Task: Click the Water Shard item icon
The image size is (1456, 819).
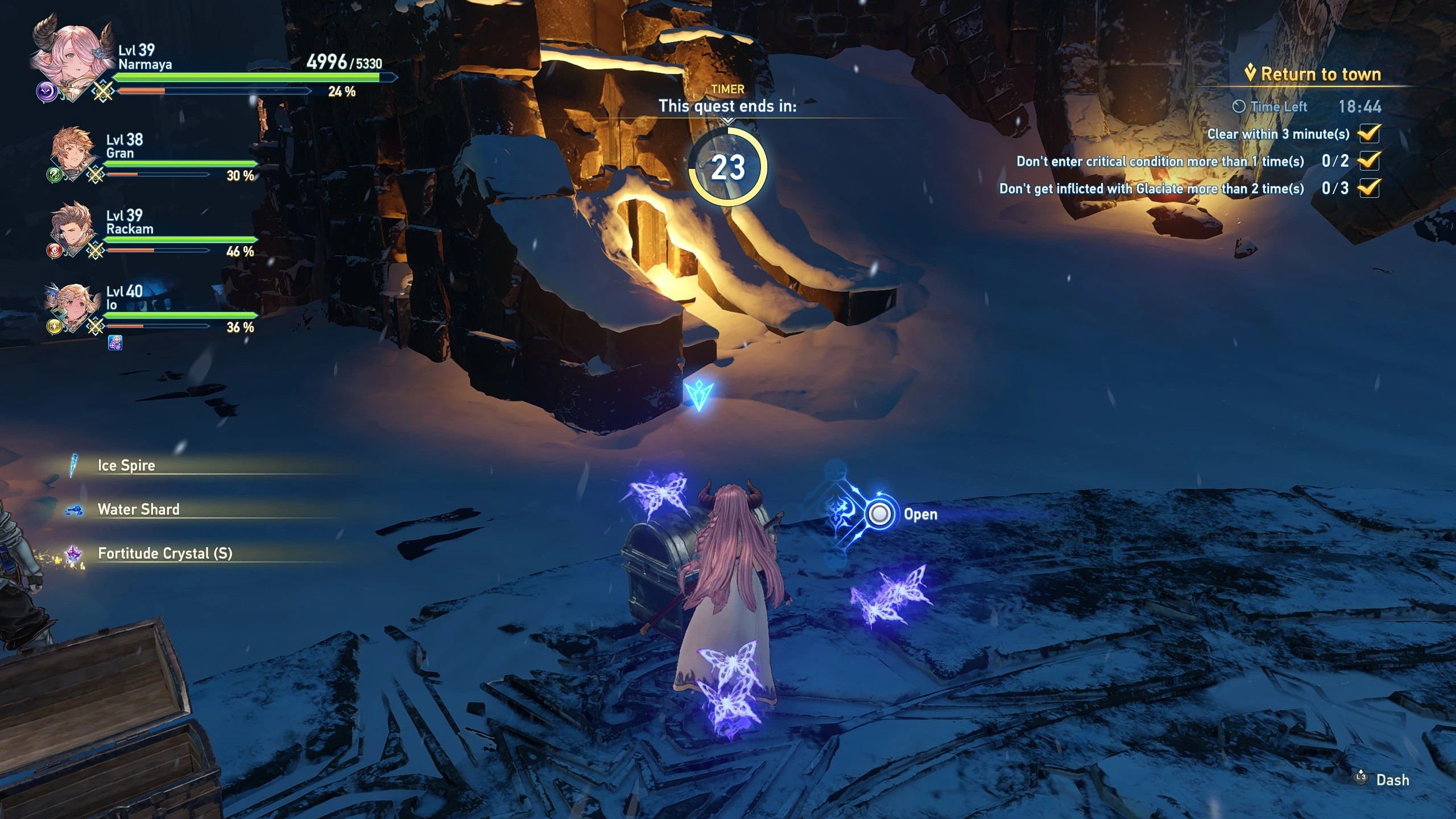Action: click(73, 509)
